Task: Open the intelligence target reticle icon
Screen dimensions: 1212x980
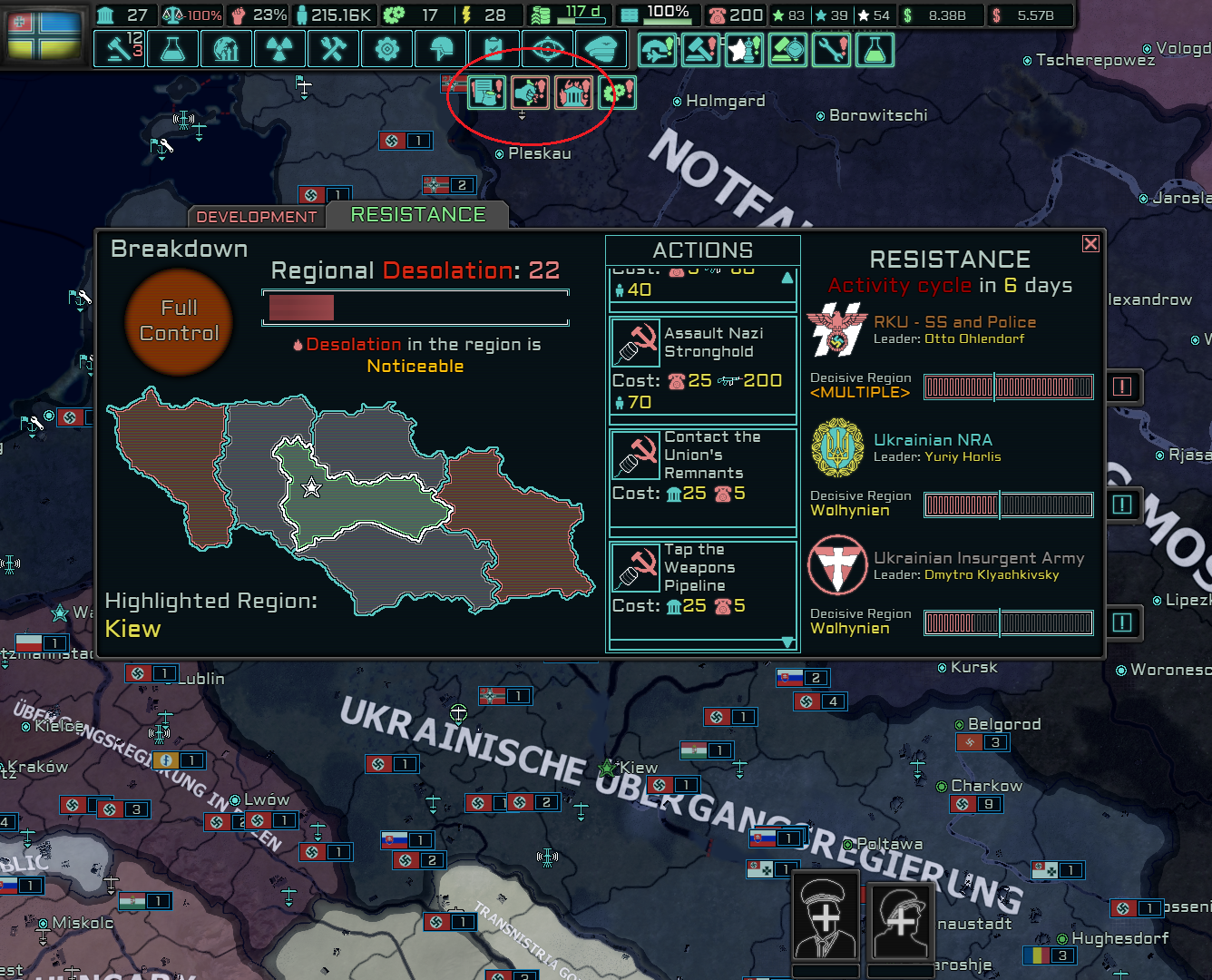Action: point(547,48)
